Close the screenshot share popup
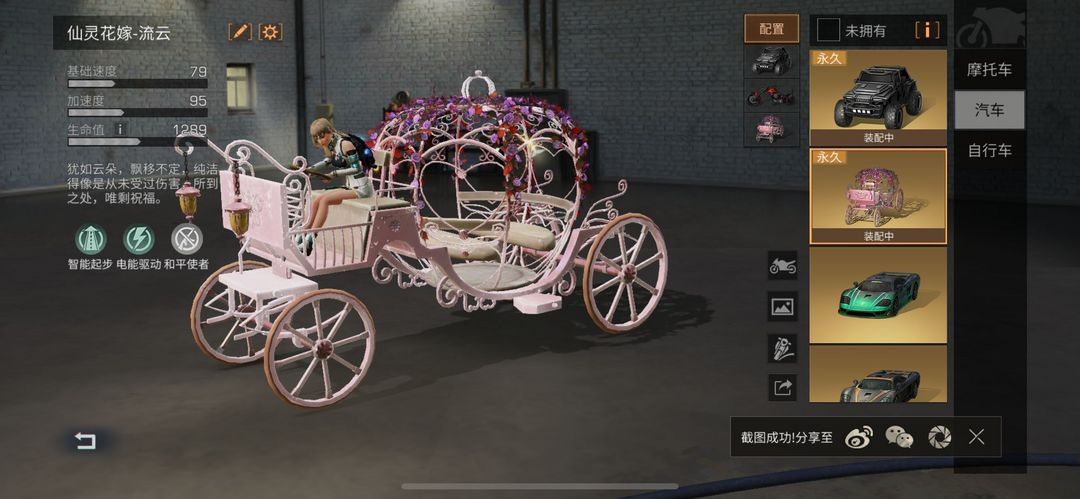 pos(977,437)
